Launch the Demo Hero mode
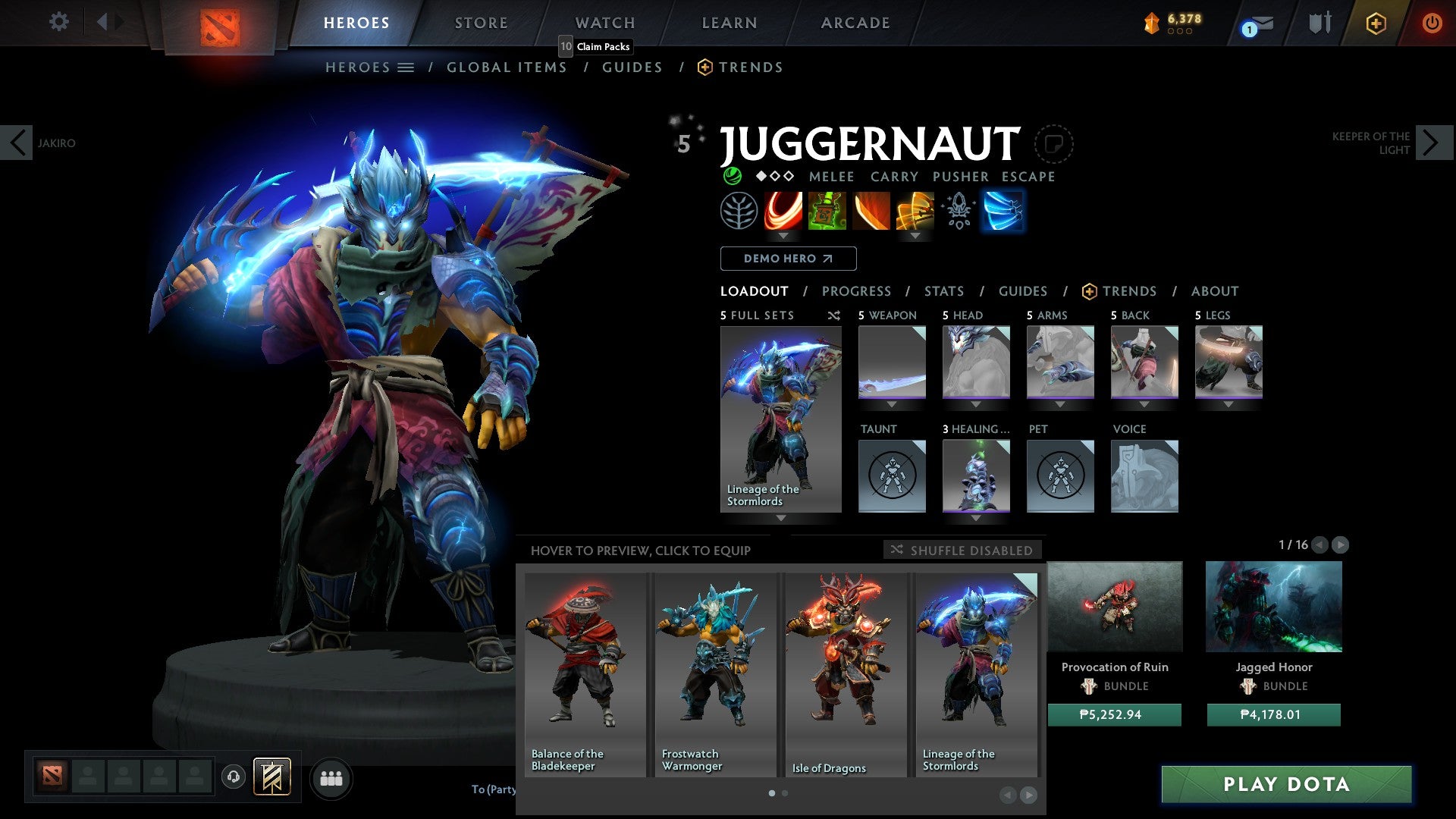 pos(788,259)
